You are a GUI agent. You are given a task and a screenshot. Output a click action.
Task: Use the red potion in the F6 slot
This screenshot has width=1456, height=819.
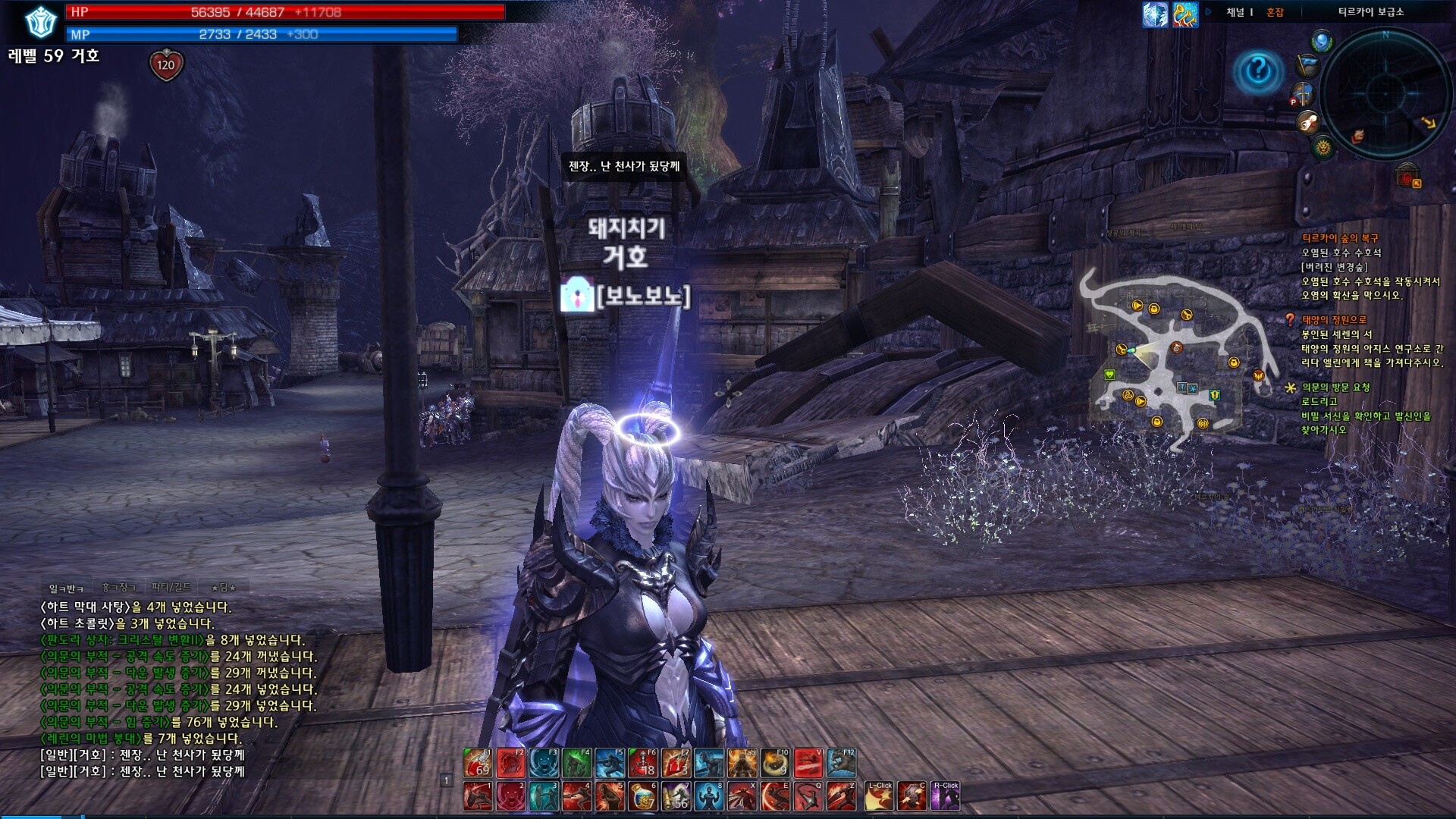pos(642,763)
